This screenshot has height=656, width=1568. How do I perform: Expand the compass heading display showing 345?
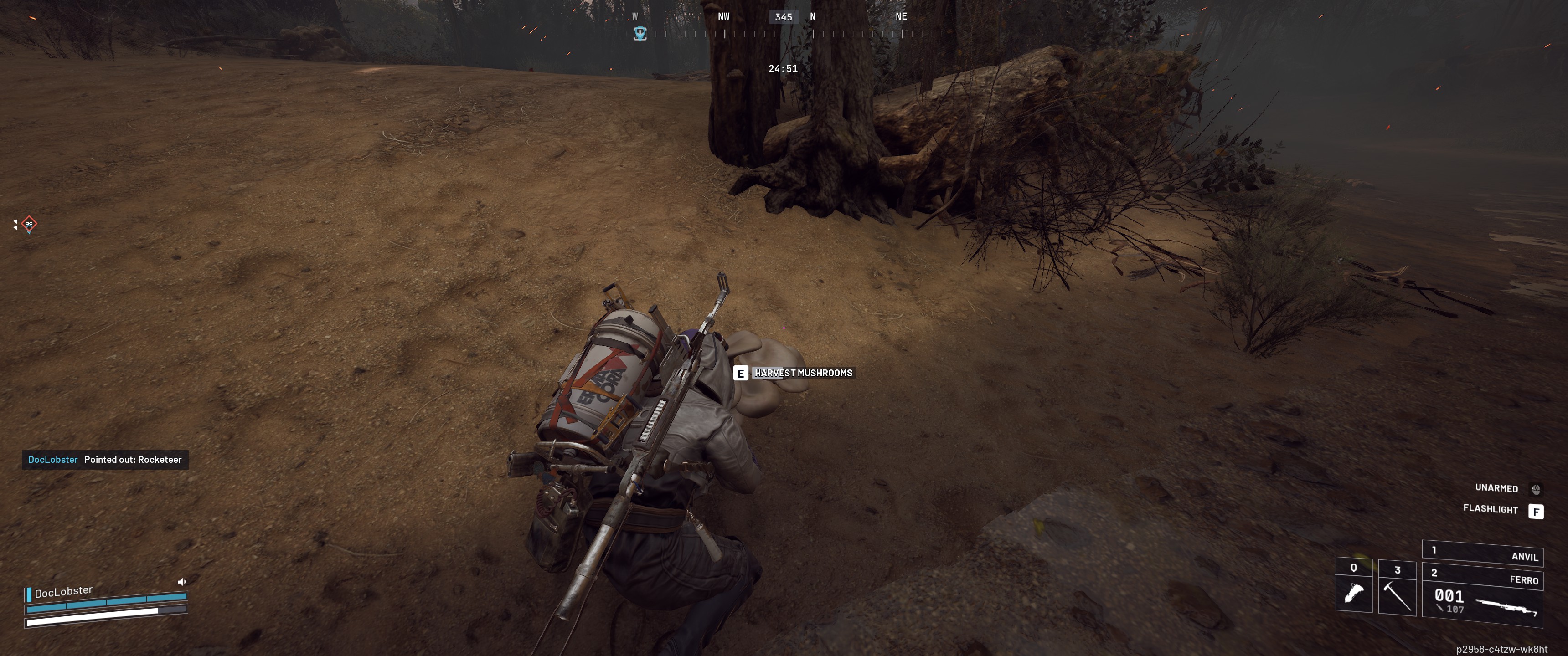(784, 16)
